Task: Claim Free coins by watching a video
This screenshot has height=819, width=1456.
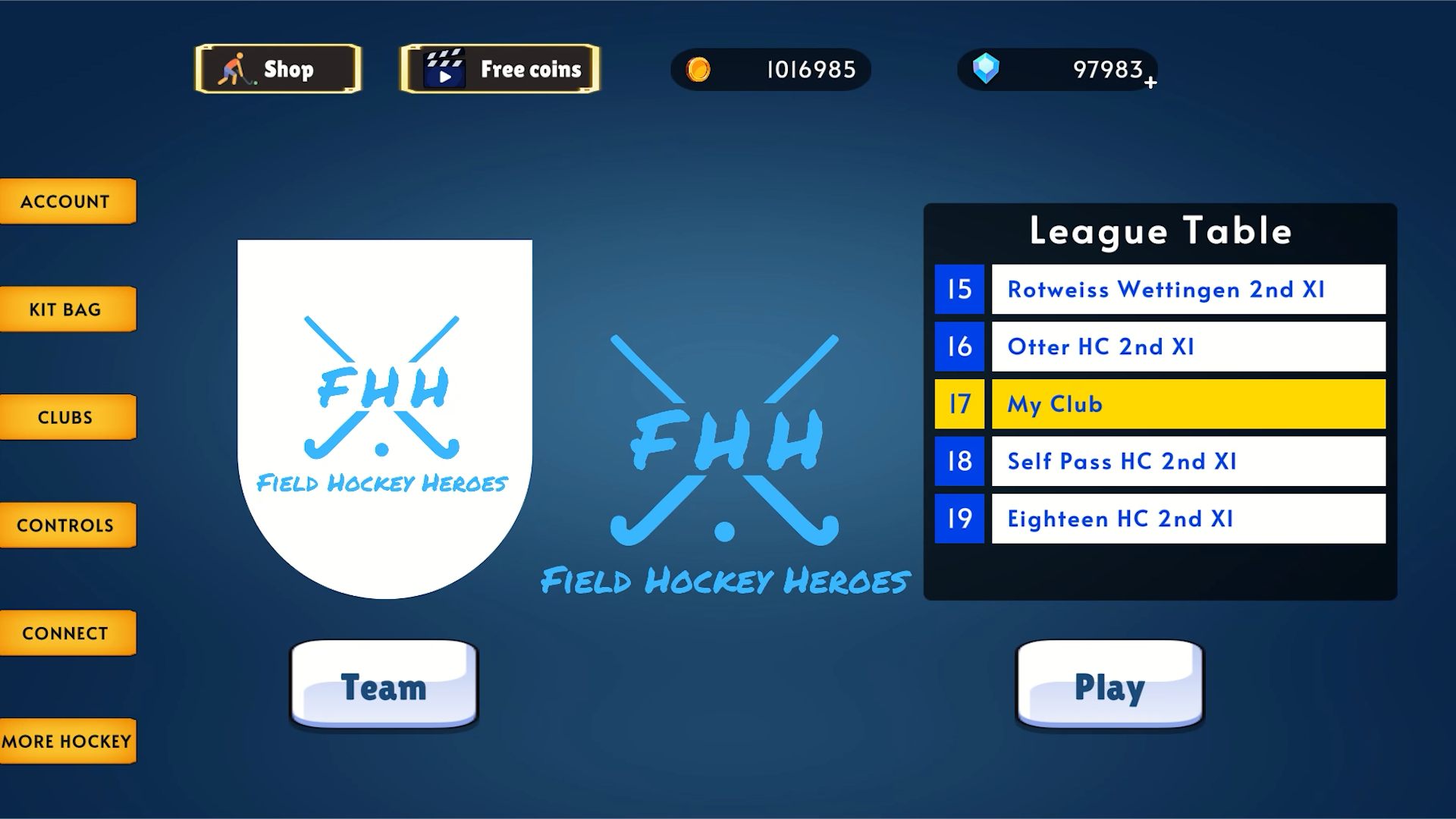Action: [499, 68]
